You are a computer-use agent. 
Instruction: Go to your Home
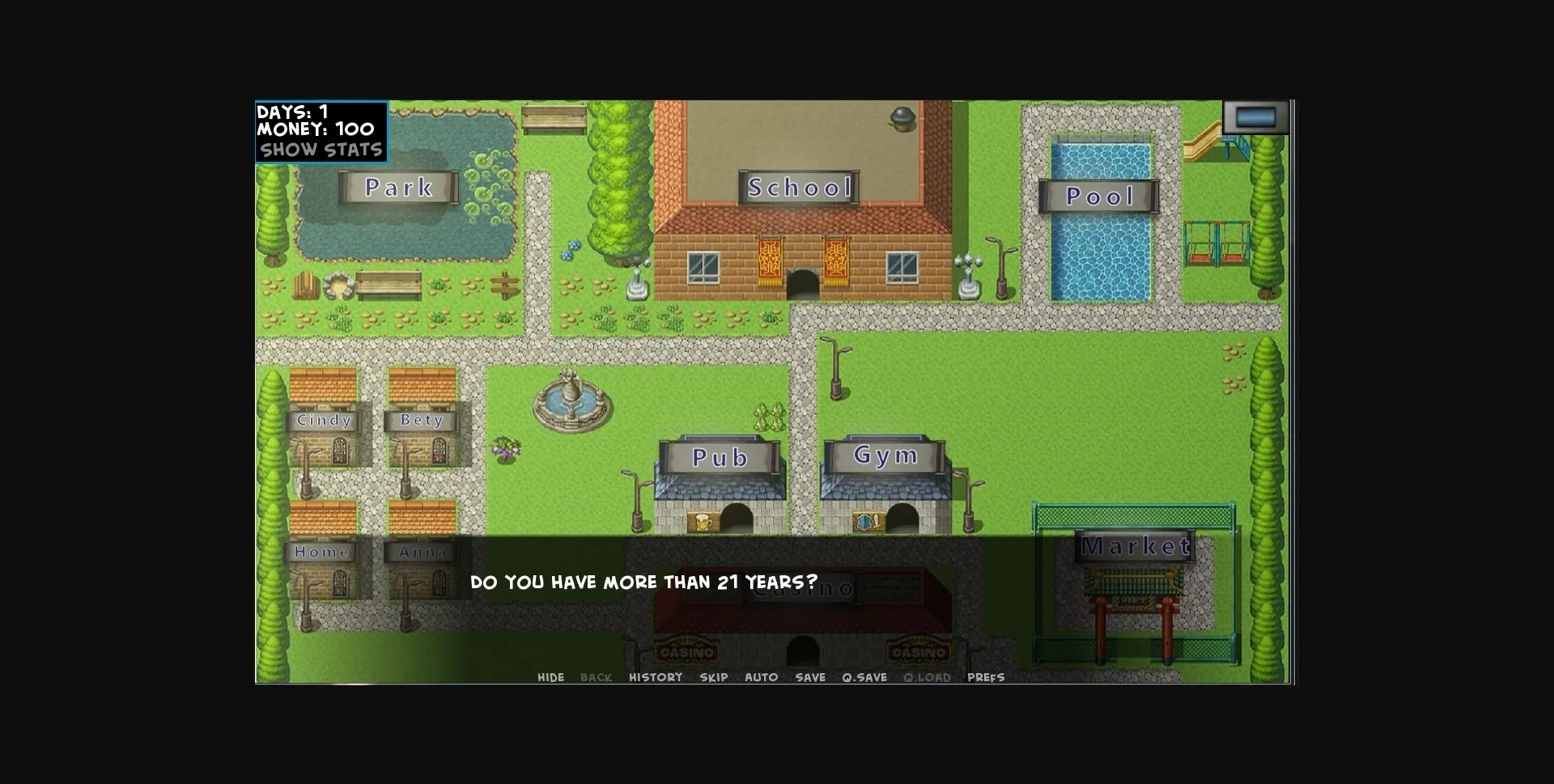coord(322,552)
